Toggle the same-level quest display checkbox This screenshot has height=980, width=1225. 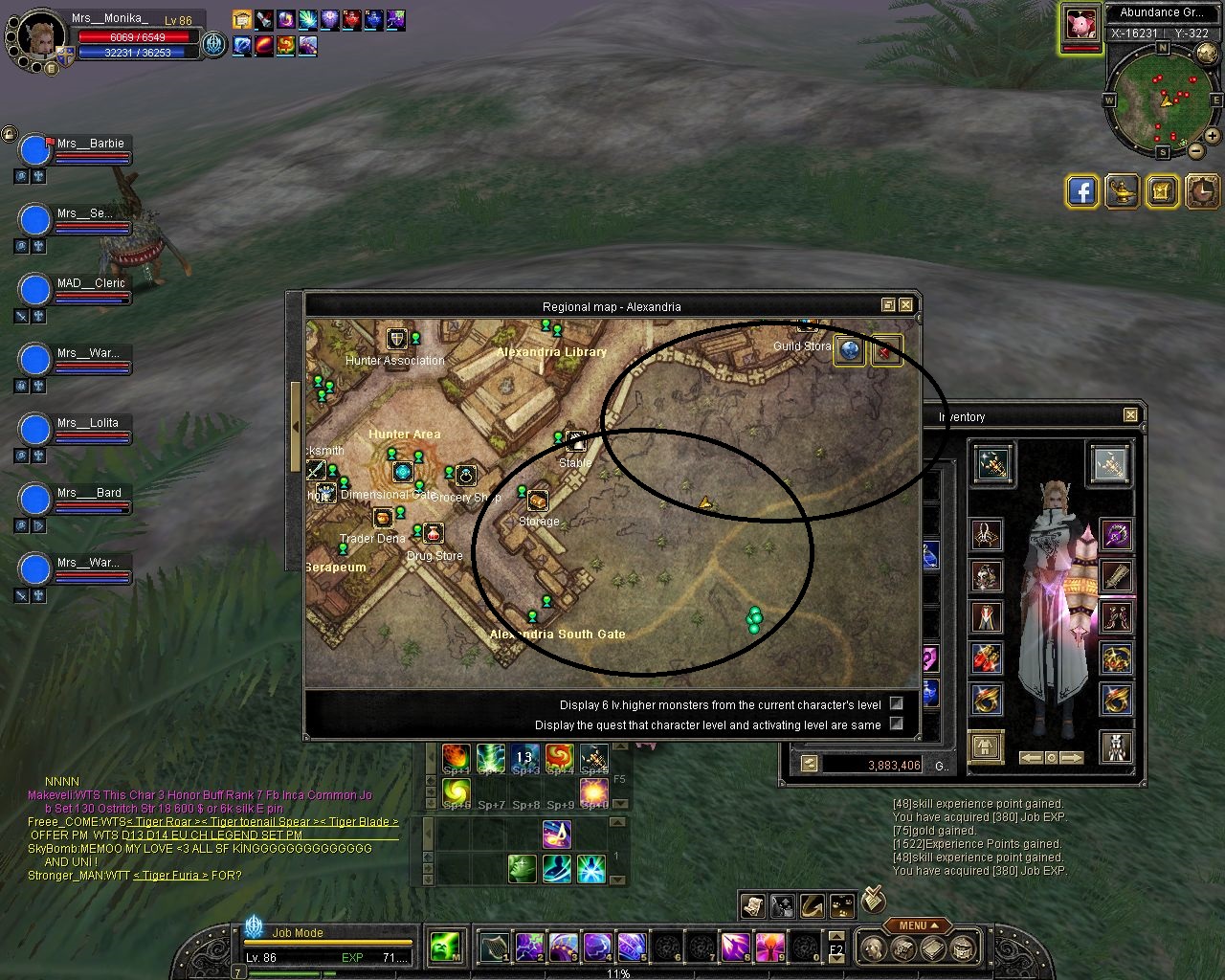pos(897,724)
